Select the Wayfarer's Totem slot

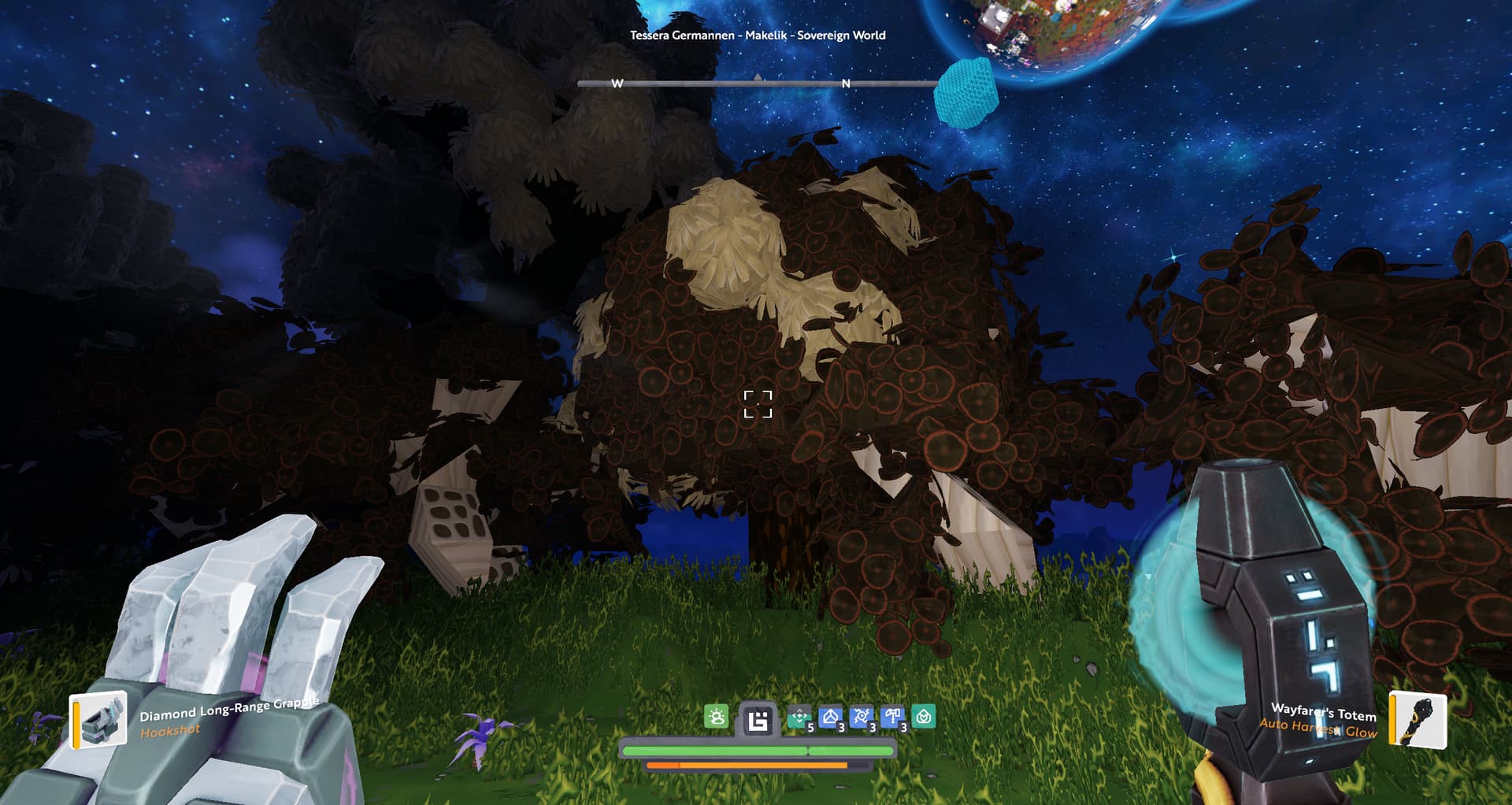click(x=1417, y=719)
